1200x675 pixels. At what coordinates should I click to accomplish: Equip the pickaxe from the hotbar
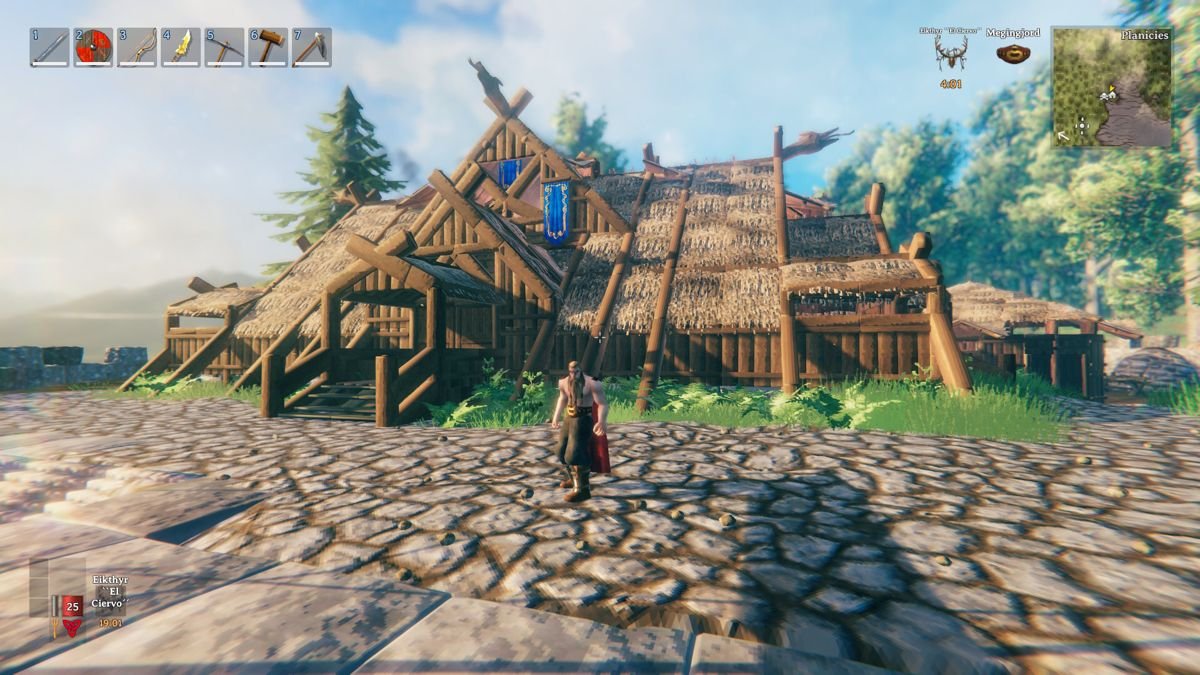point(225,47)
